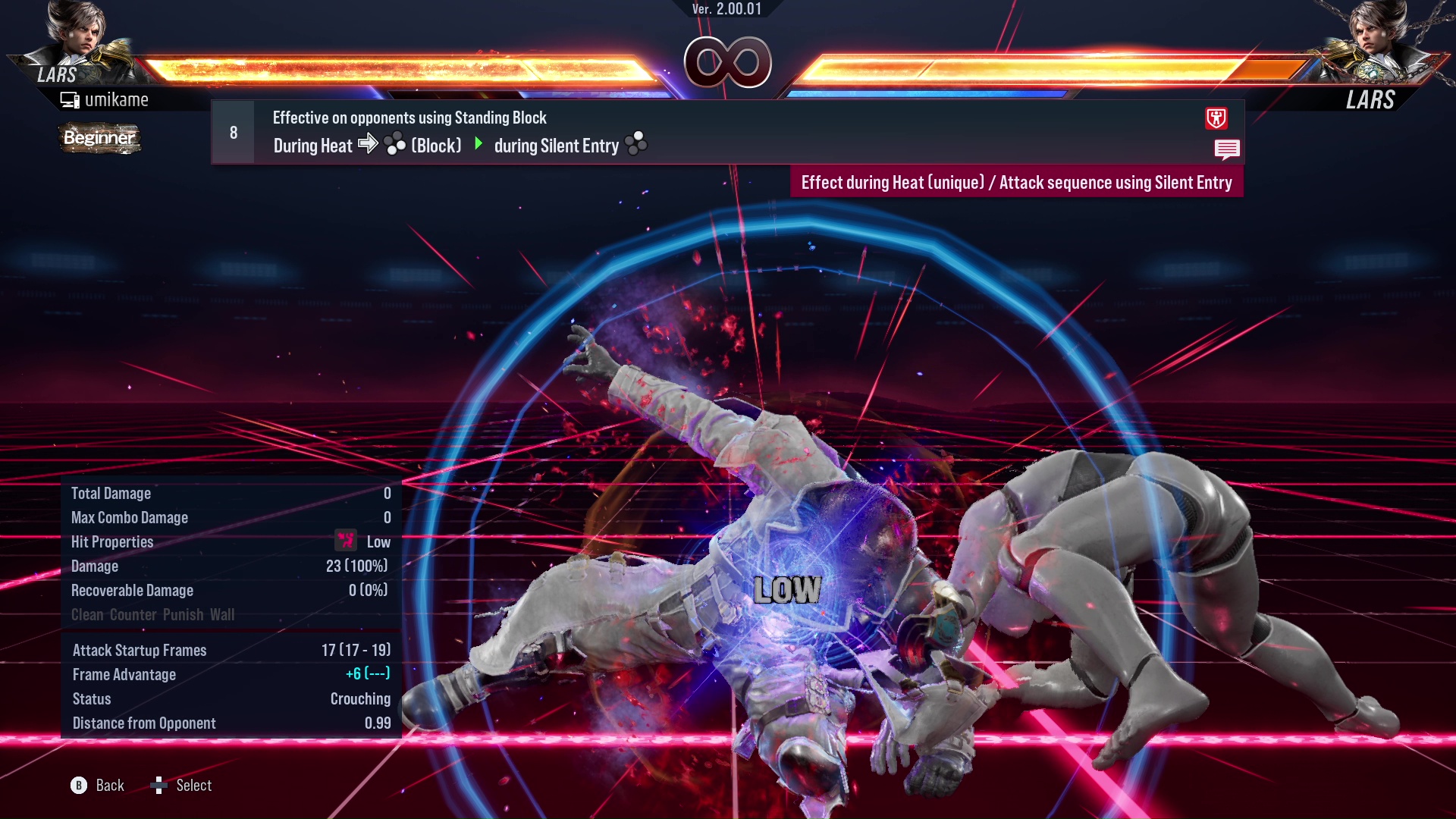Open the pink speech bubble comment icon

[1226, 149]
